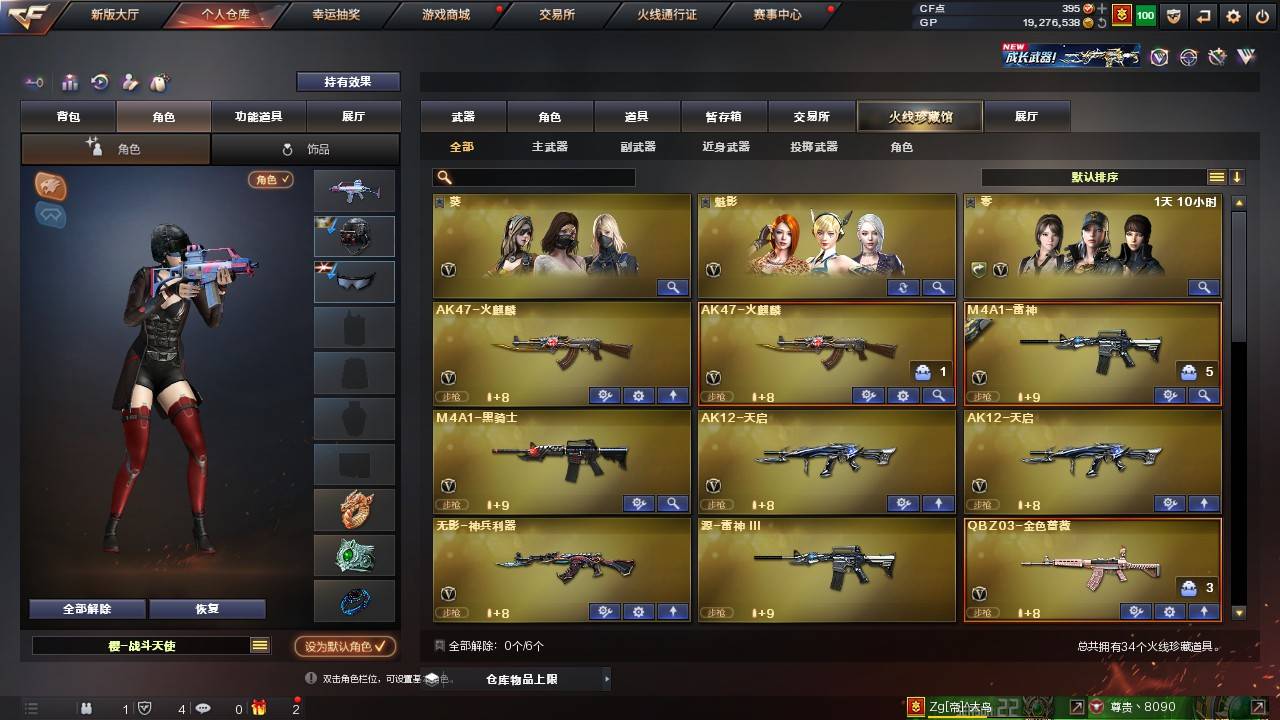Click the crosshair emblem below the 成长武器 banner
The width and height of the screenshot is (1280, 720).
pyautogui.click(x=1187, y=57)
